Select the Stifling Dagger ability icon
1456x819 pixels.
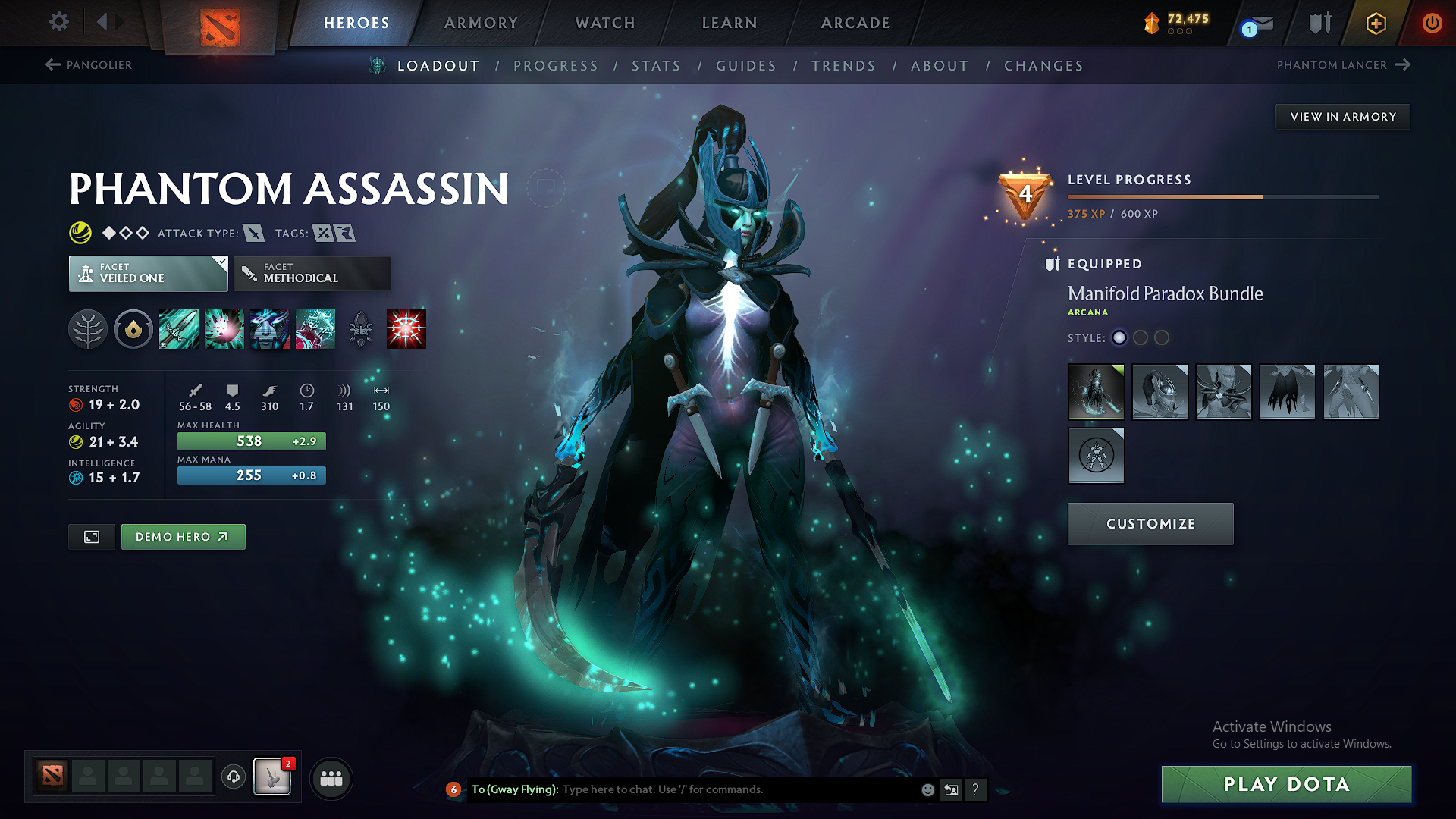point(179,328)
